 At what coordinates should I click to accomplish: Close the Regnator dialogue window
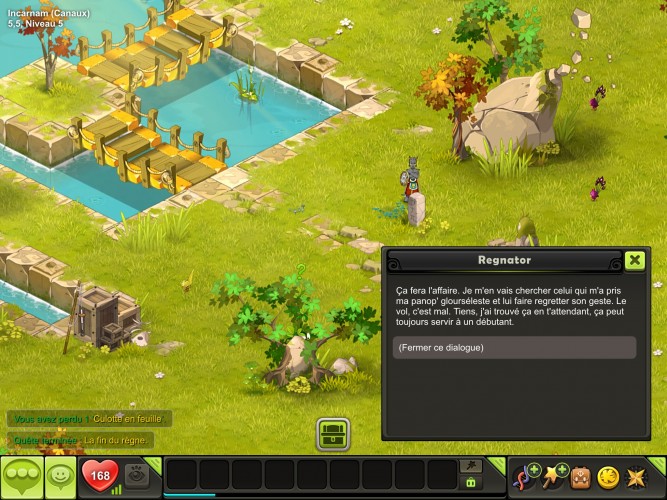(634, 260)
